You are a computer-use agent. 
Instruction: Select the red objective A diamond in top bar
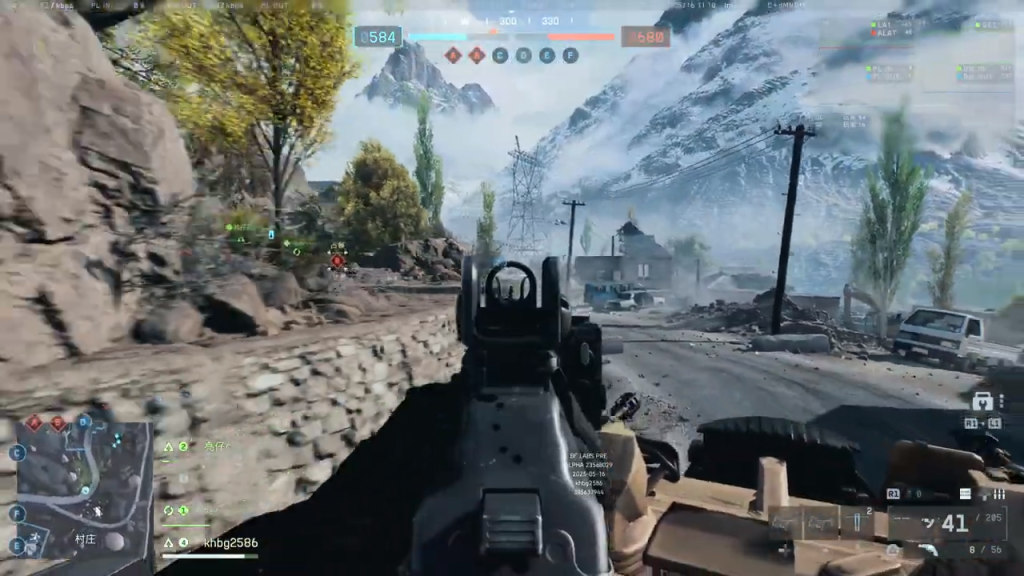[x=453, y=56]
